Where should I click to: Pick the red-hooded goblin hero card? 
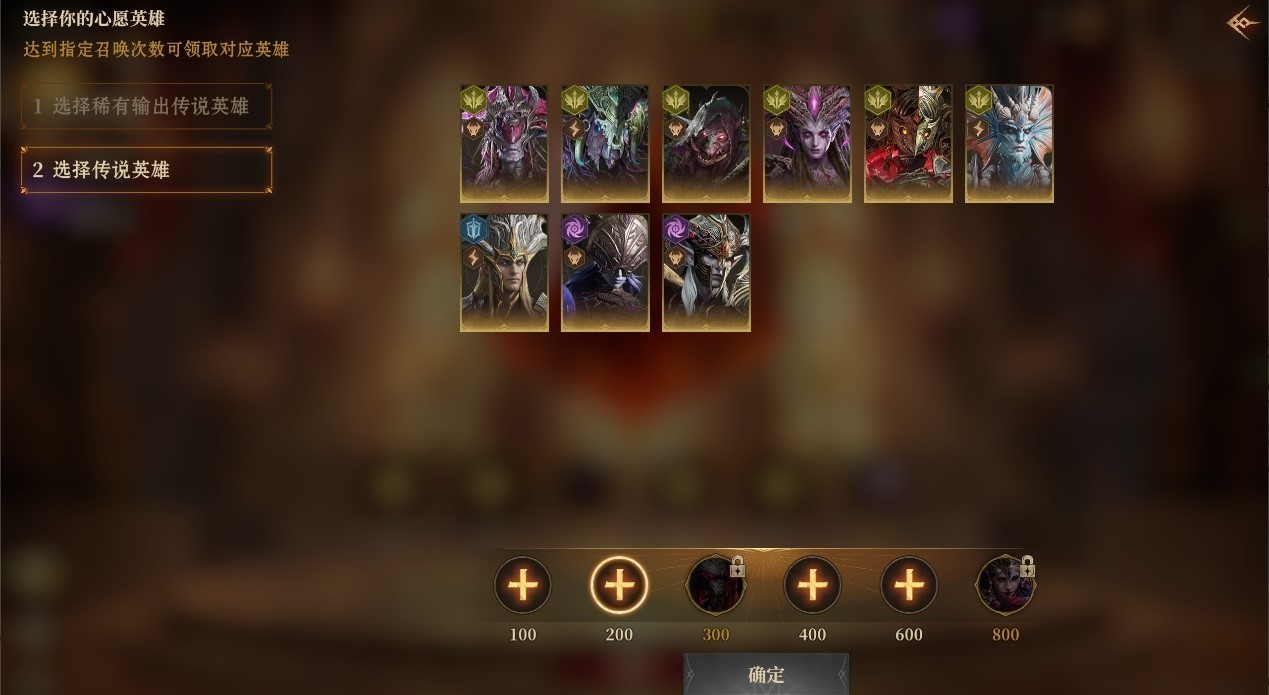click(x=706, y=144)
